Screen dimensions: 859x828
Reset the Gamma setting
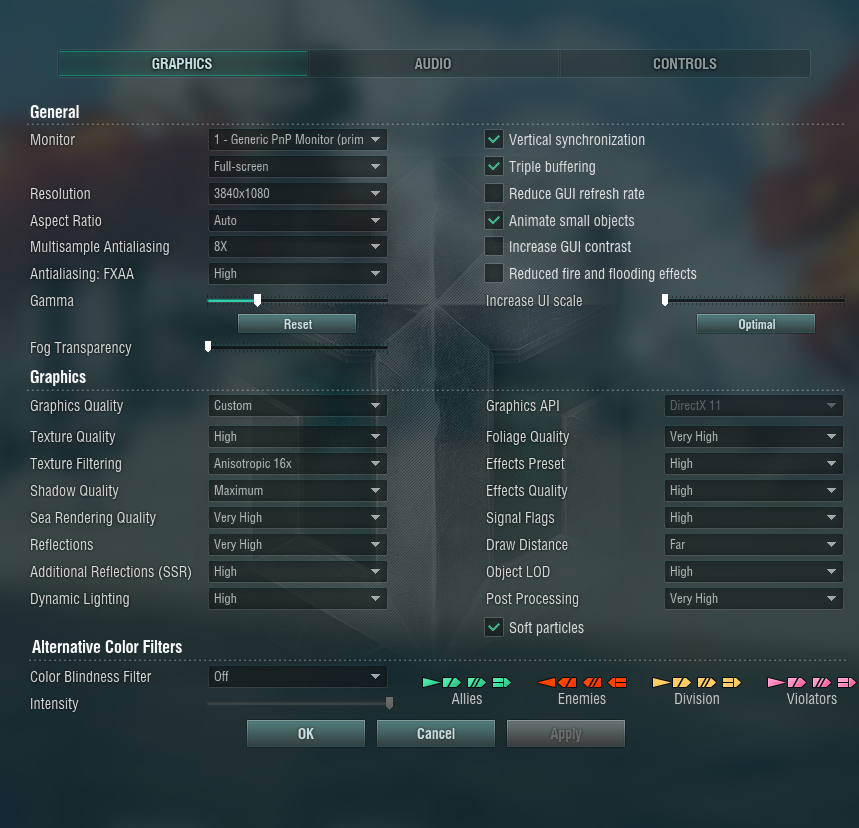[x=297, y=324]
